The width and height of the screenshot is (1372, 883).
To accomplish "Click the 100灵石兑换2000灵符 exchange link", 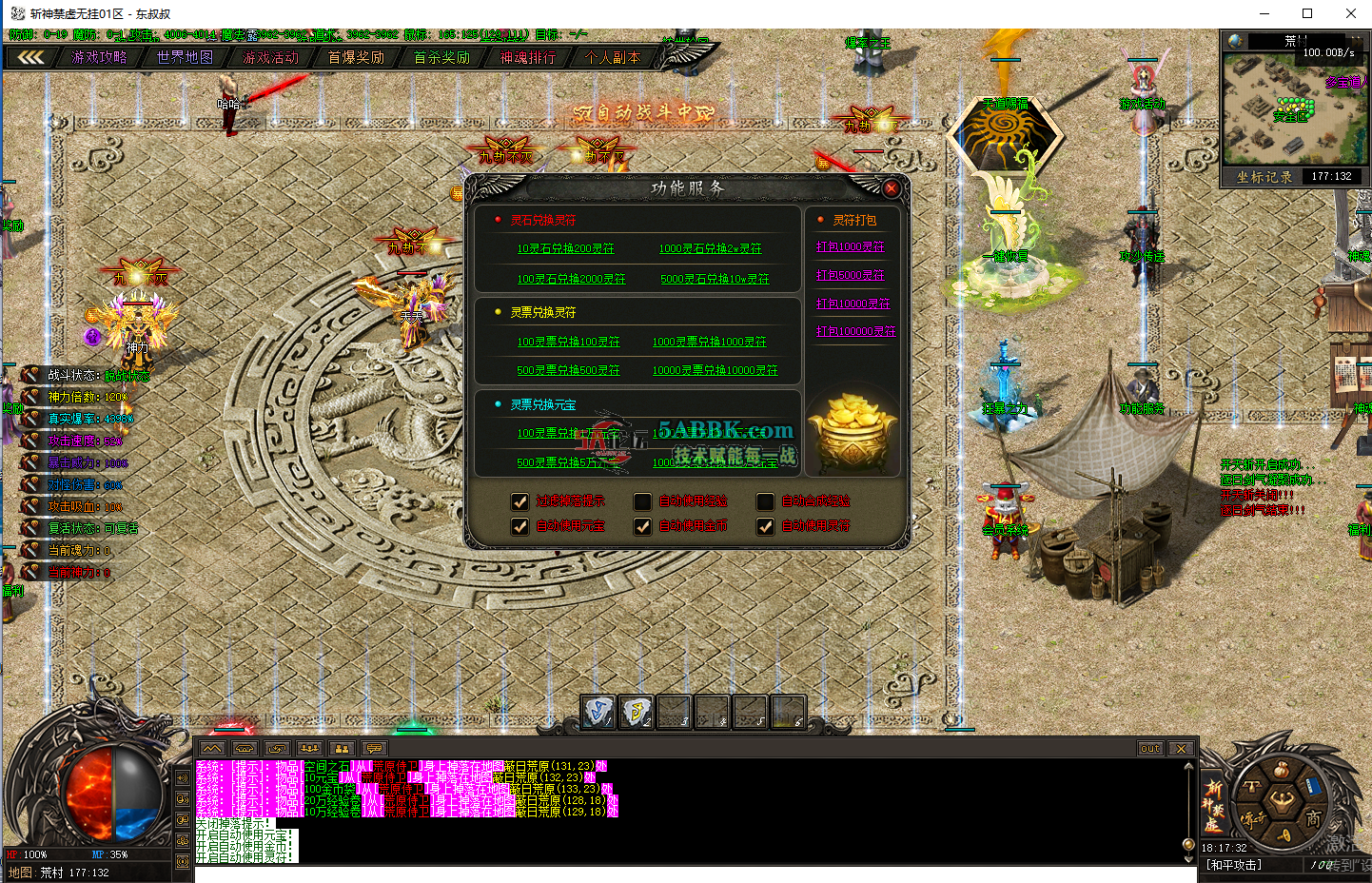I will [x=570, y=278].
